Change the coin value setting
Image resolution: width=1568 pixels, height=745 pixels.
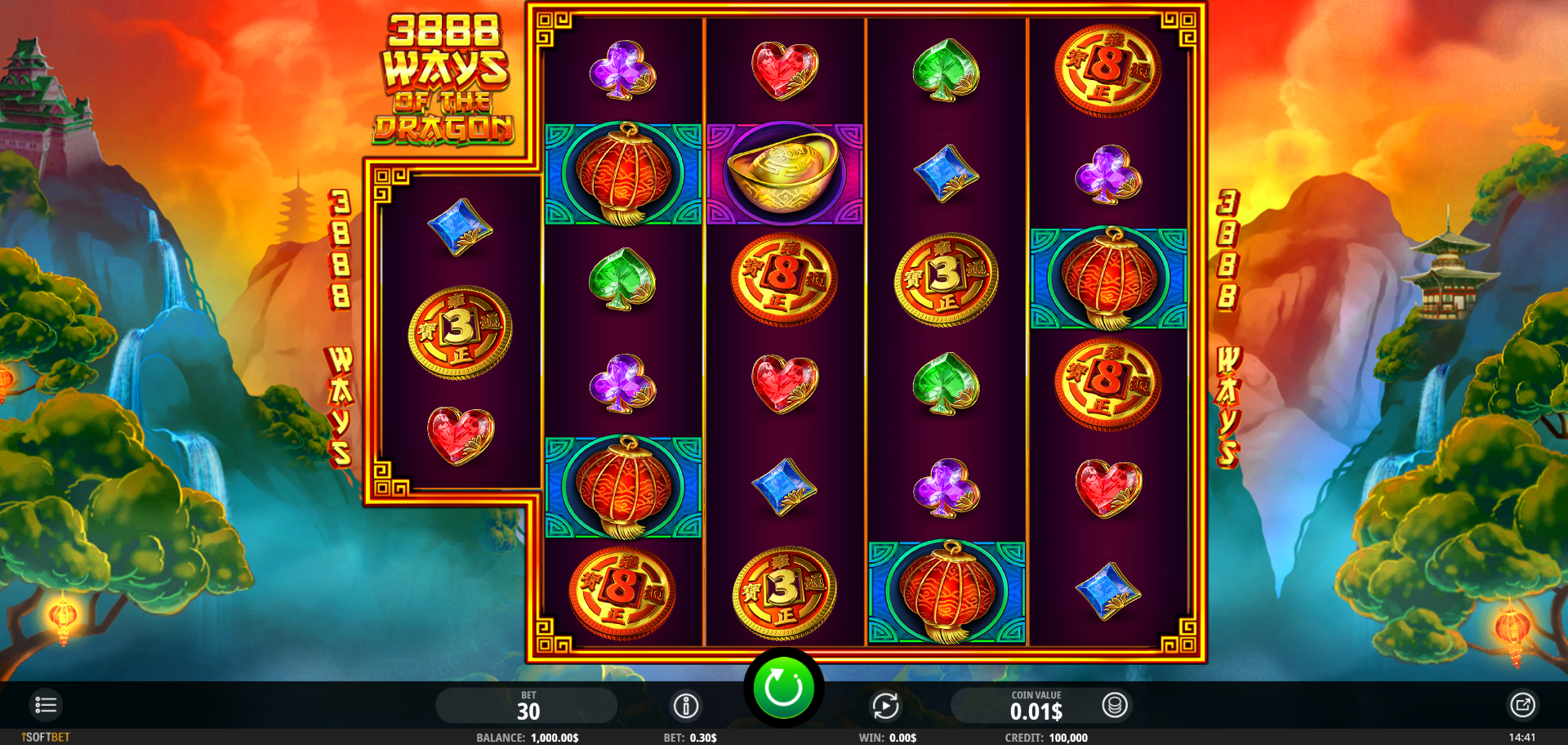pyautogui.click(x=1035, y=706)
